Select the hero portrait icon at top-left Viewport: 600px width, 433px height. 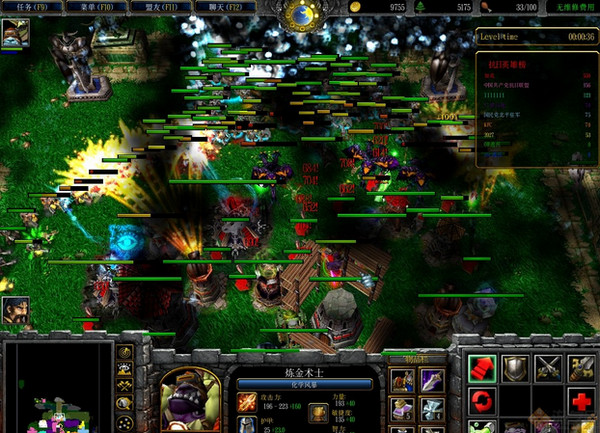tap(15, 32)
